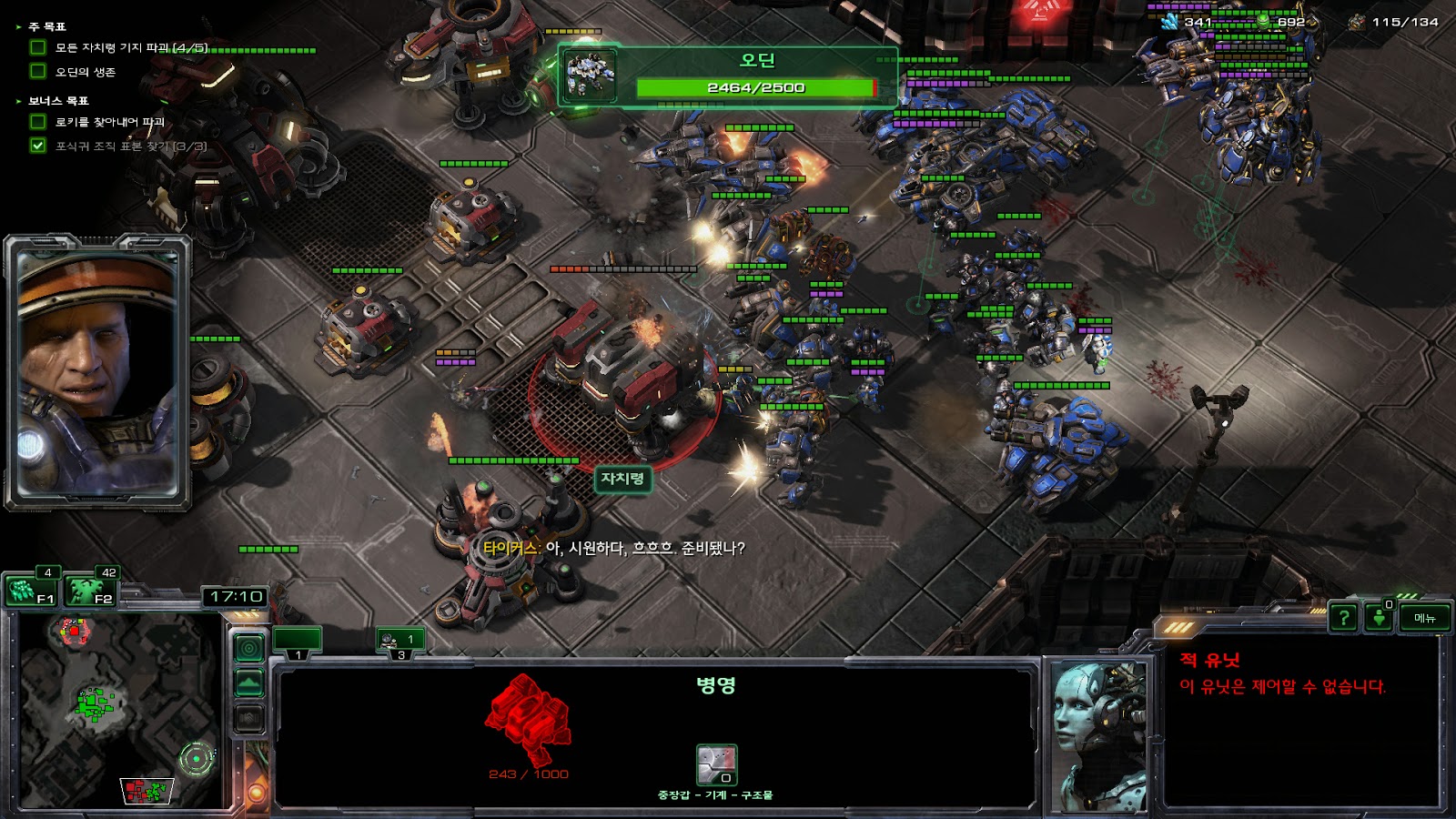Viewport: 1456px width, 819px height.
Task: Click the Tychus portrait on the left
Action: click(x=97, y=373)
